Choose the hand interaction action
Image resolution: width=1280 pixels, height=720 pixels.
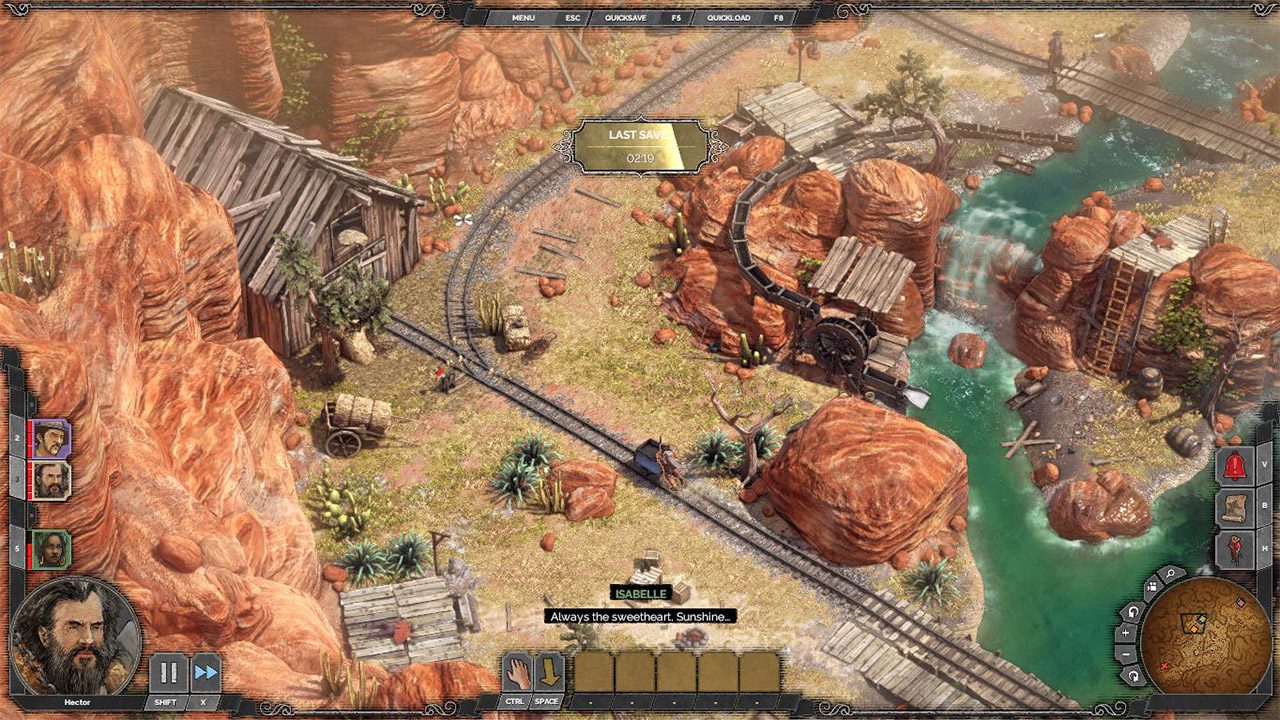516,672
